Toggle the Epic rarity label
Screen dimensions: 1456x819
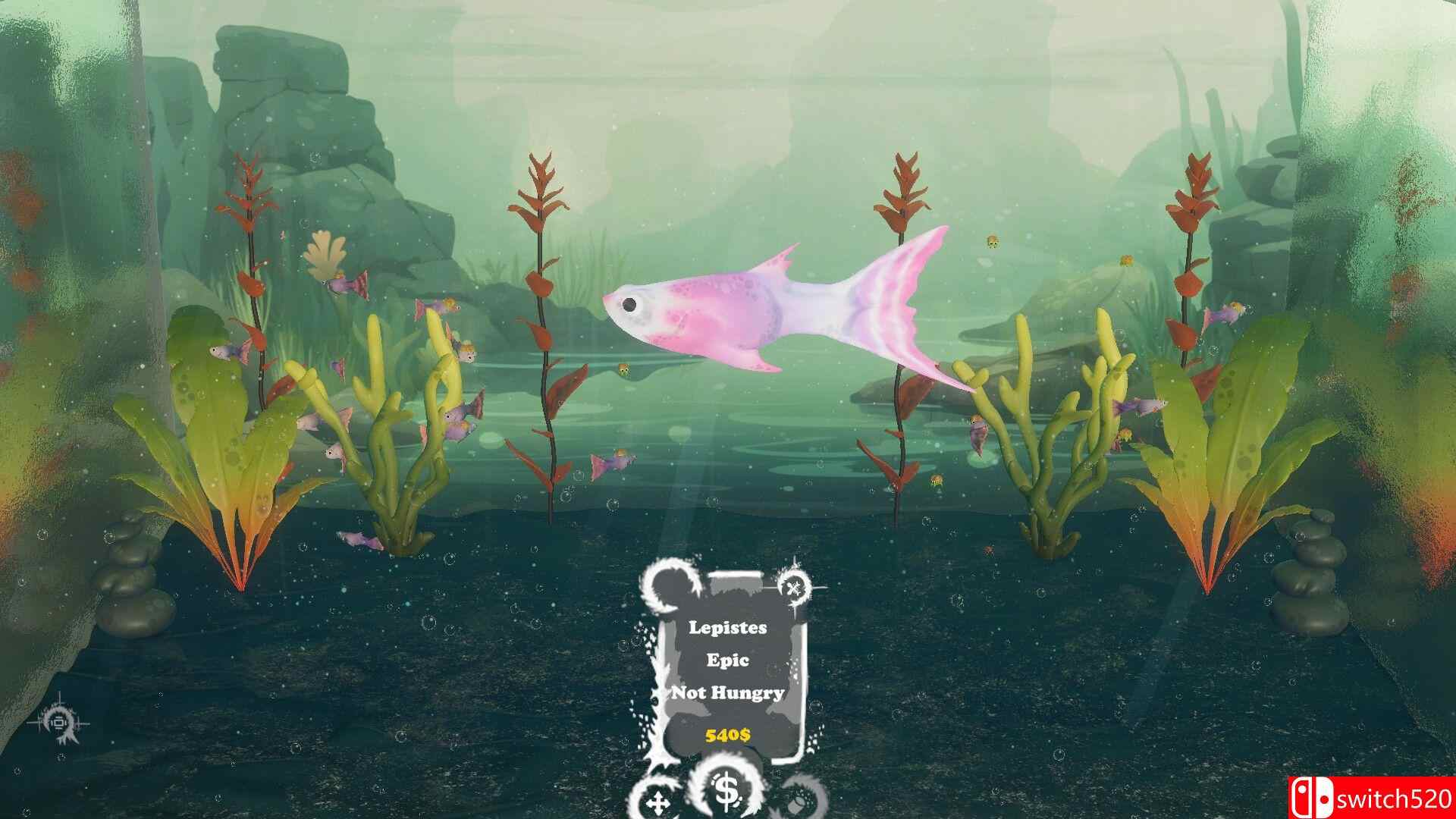point(729,660)
